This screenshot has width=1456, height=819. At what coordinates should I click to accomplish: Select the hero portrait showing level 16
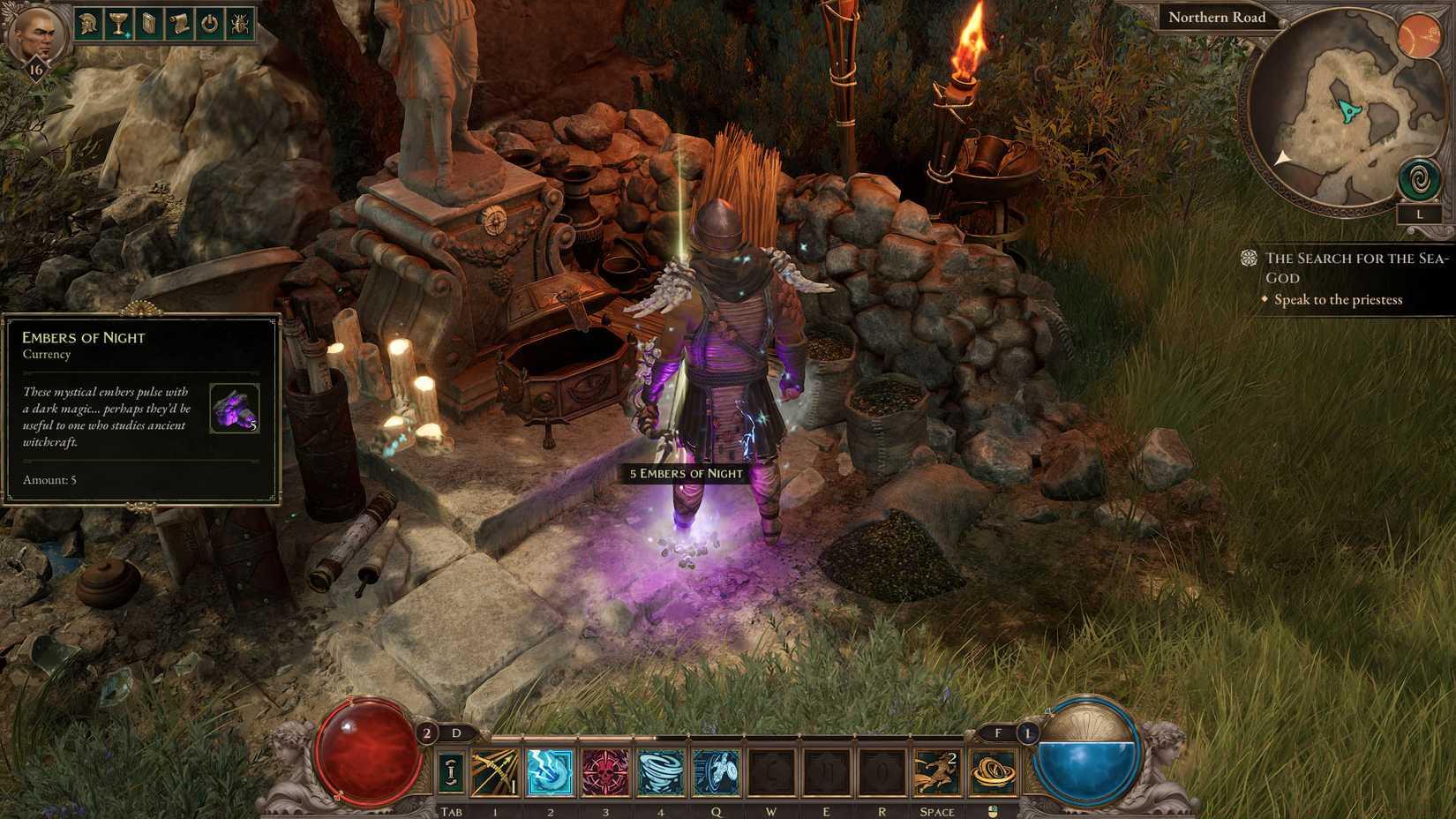(x=34, y=37)
